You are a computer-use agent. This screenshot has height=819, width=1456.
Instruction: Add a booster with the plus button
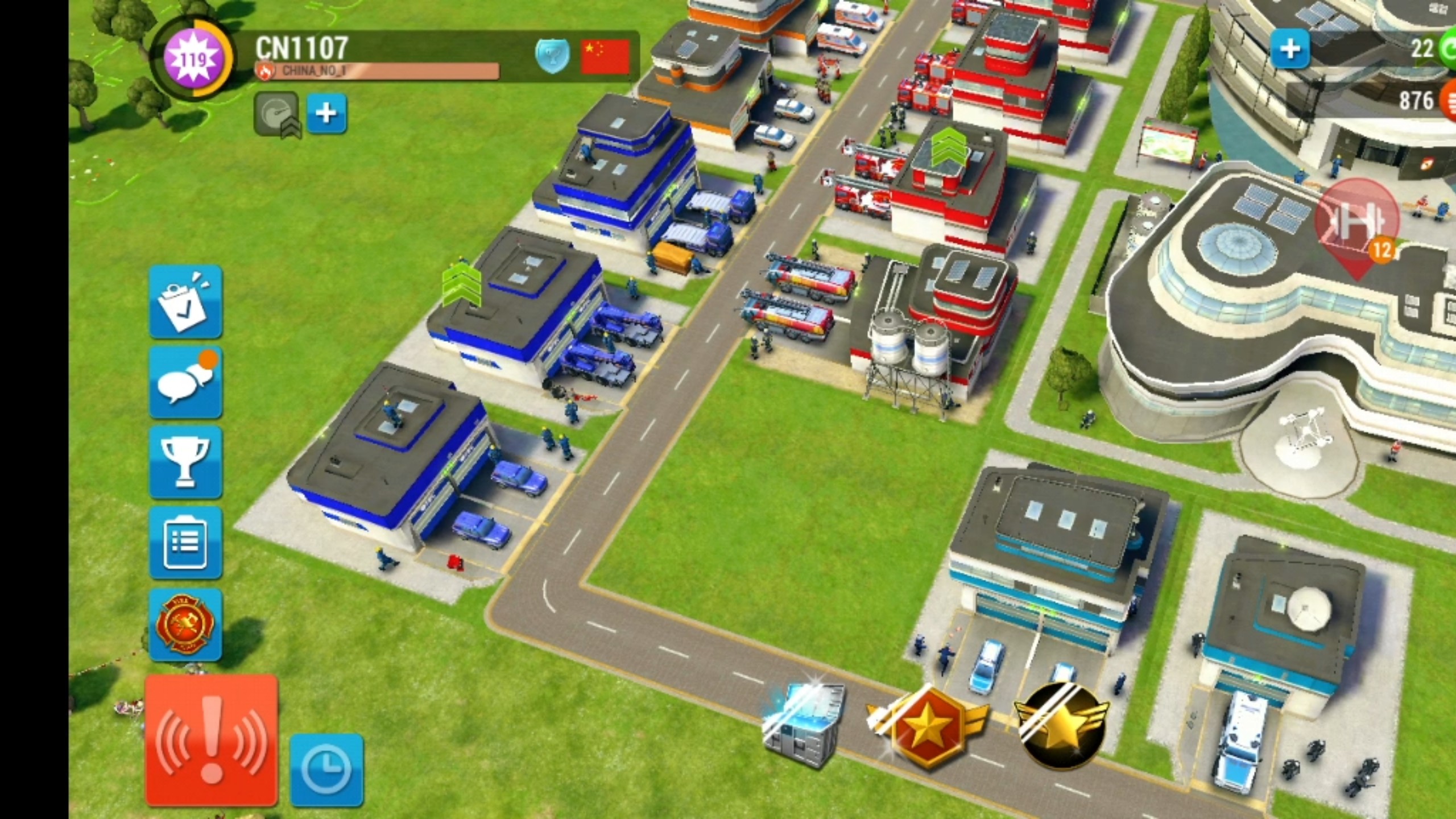click(326, 114)
